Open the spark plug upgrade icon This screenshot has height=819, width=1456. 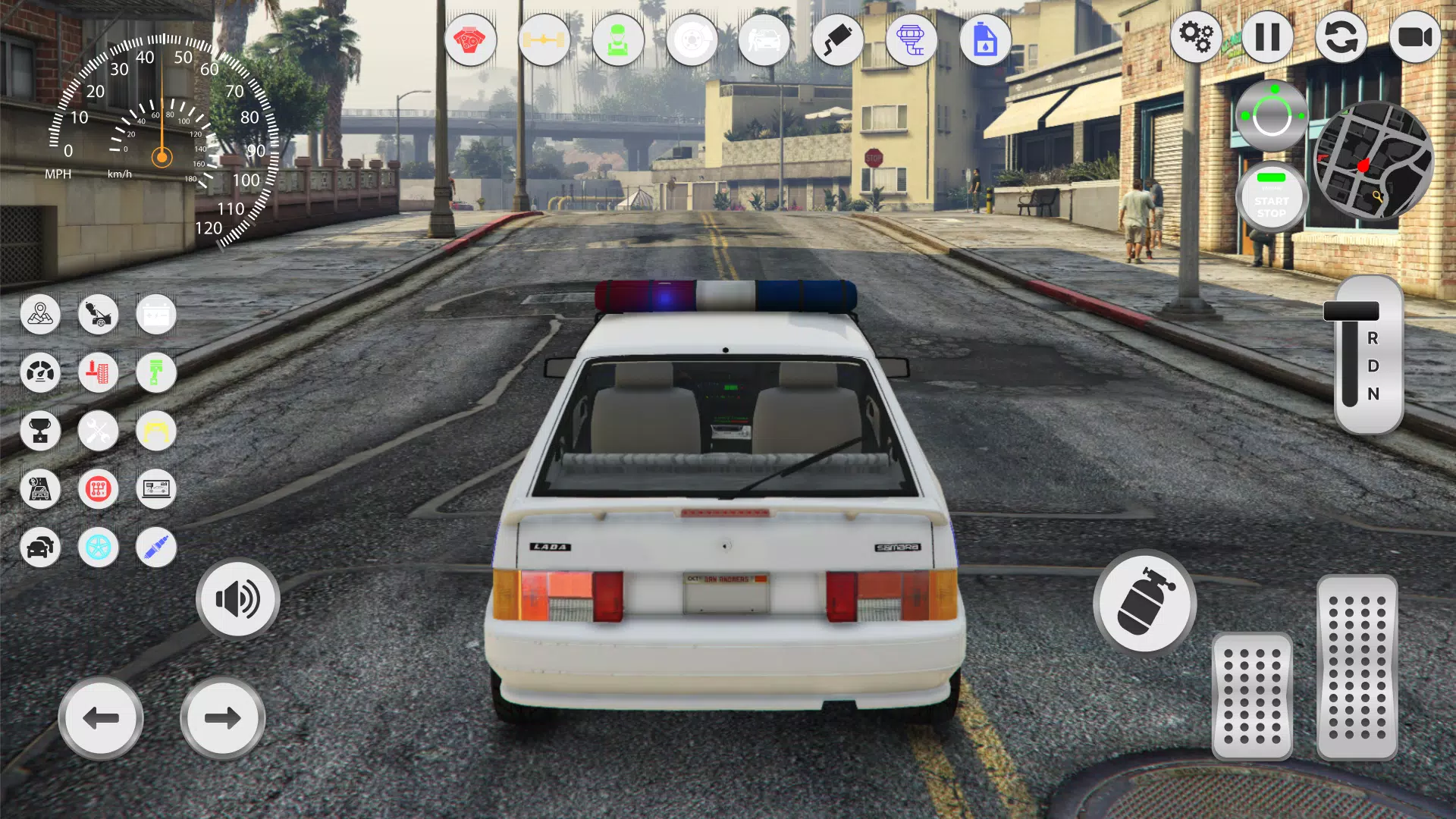pyautogui.click(x=156, y=548)
